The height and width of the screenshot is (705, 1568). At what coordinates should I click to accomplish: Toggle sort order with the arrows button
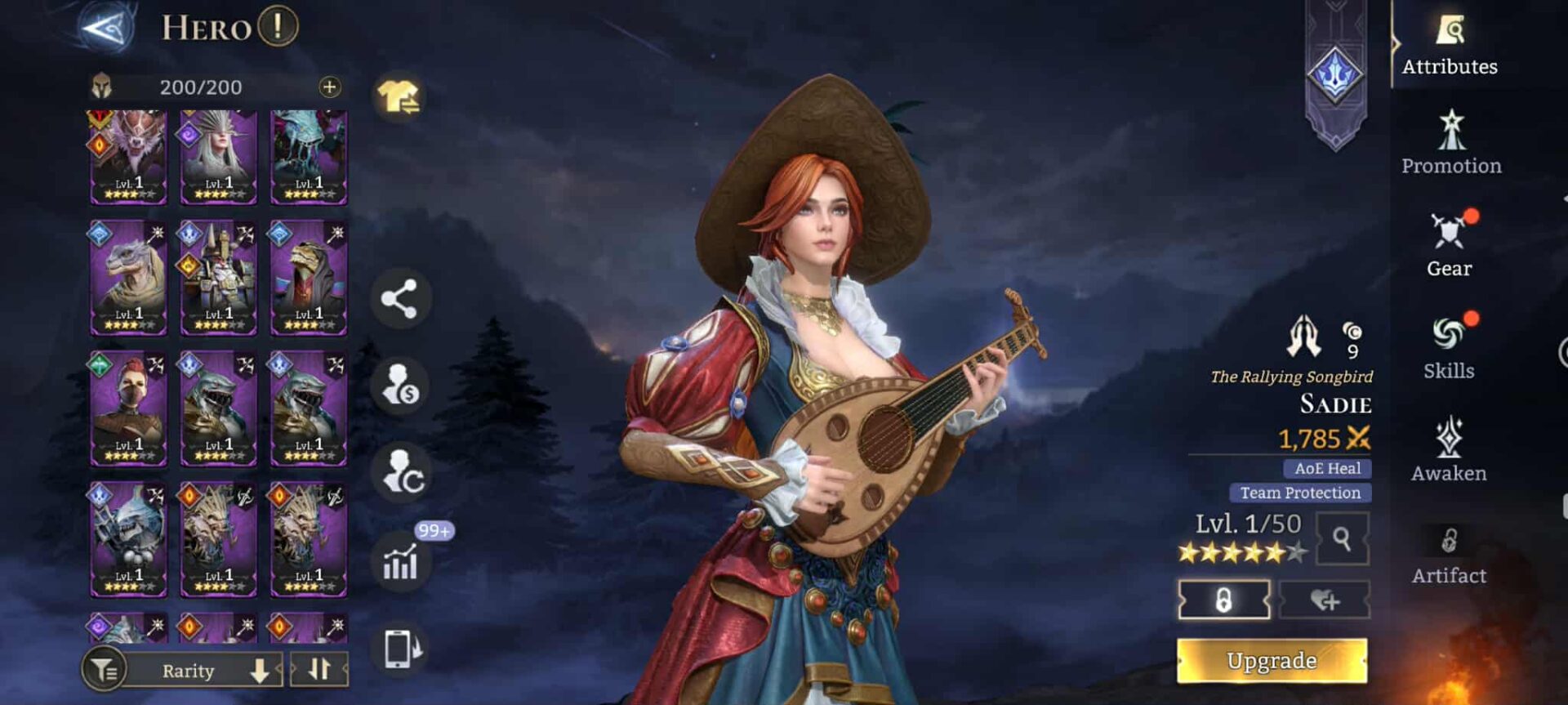tap(319, 669)
